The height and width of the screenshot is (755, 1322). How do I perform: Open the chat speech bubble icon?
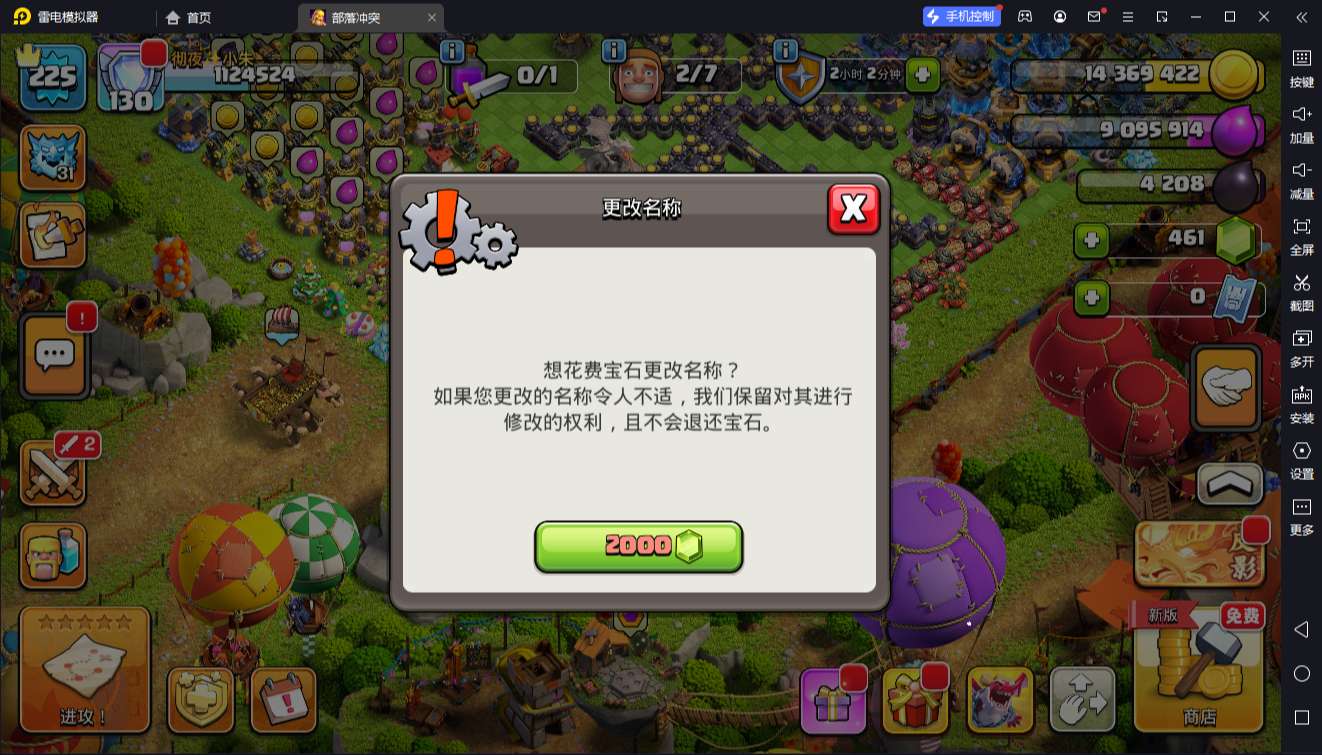[54, 355]
